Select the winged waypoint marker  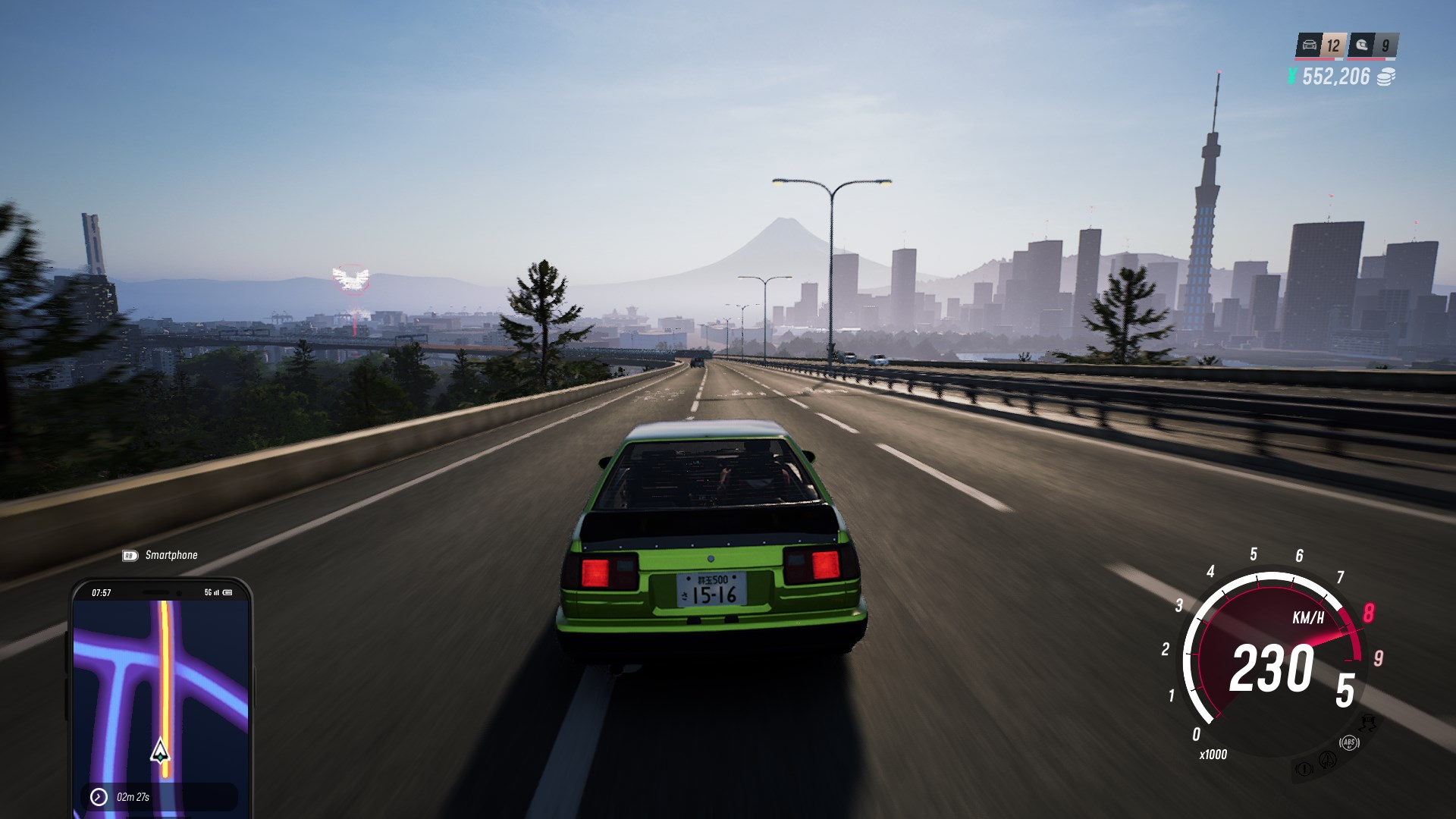(x=350, y=278)
